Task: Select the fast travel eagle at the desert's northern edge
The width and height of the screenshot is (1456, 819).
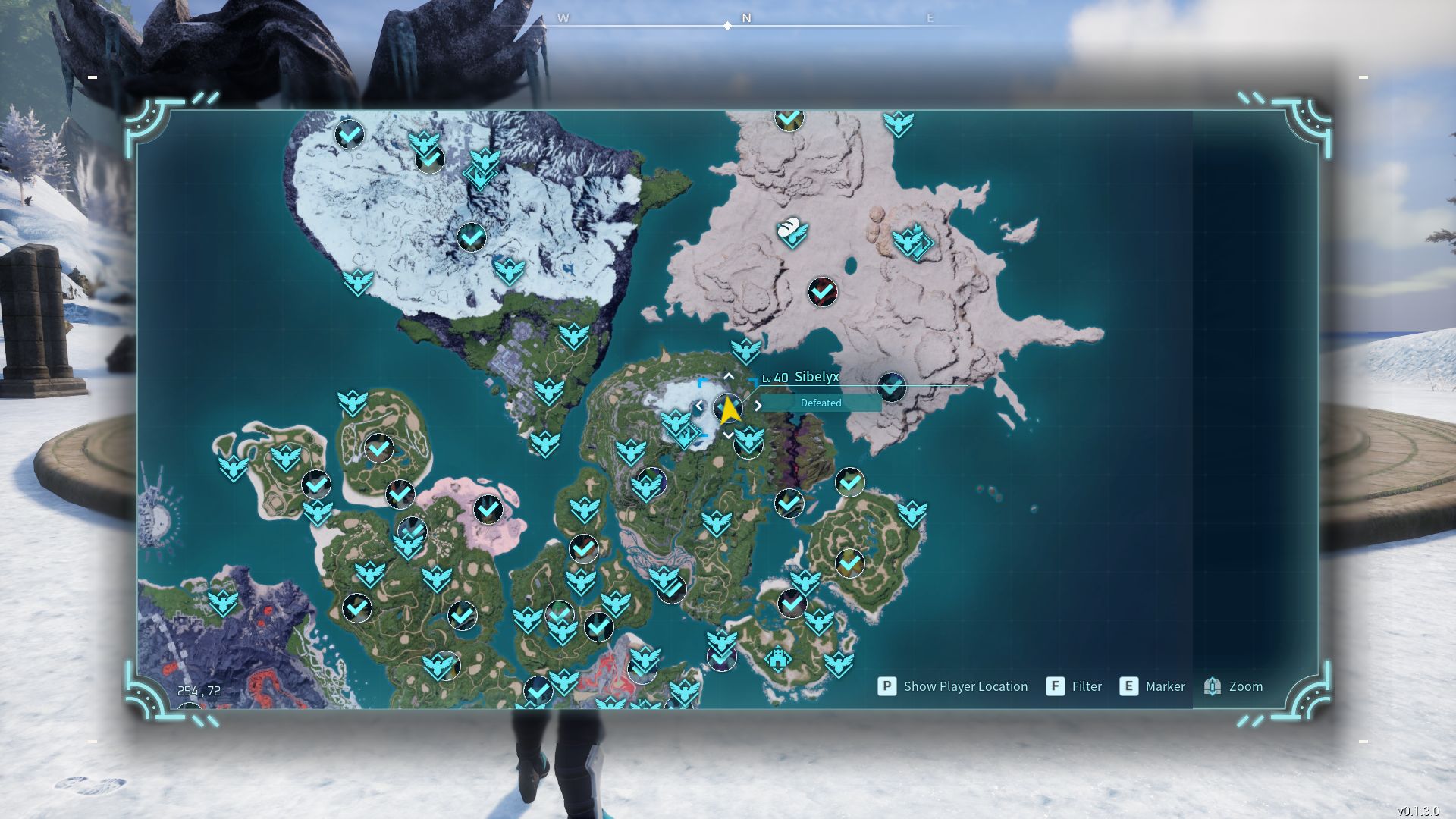Action: (x=899, y=123)
